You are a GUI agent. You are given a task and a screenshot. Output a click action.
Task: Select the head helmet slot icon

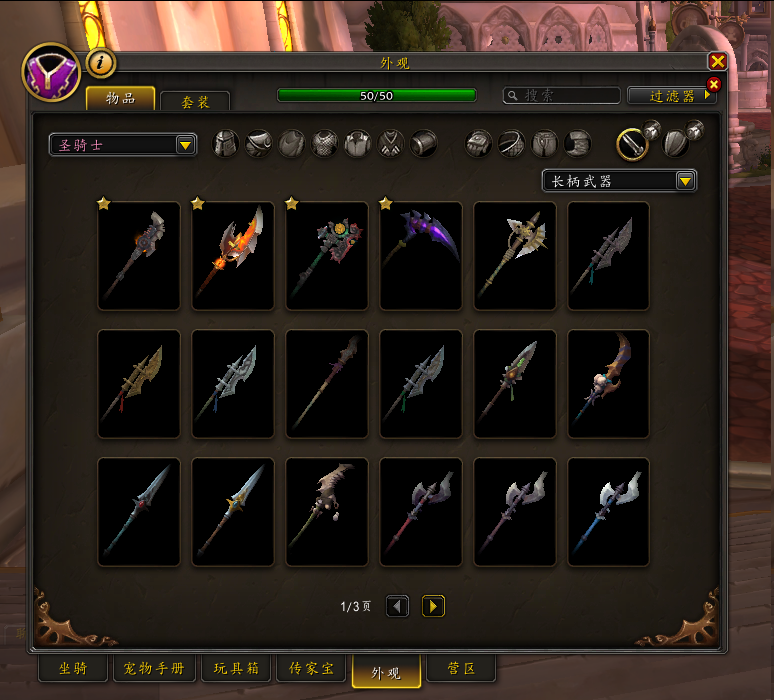[227, 144]
